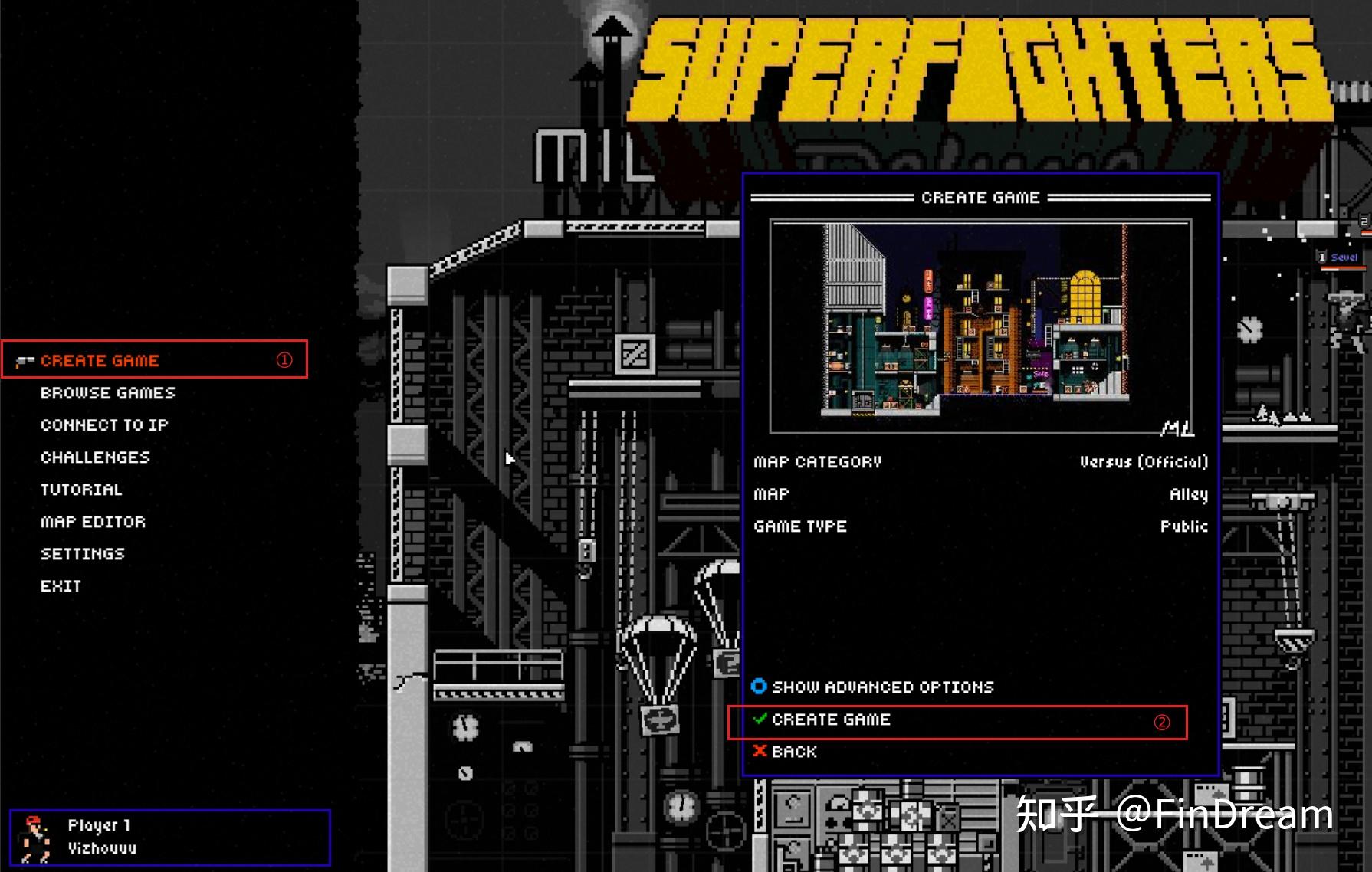Click the player 1 health bar
The height and width of the screenshot is (872, 1372).
(x=1343, y=268)
